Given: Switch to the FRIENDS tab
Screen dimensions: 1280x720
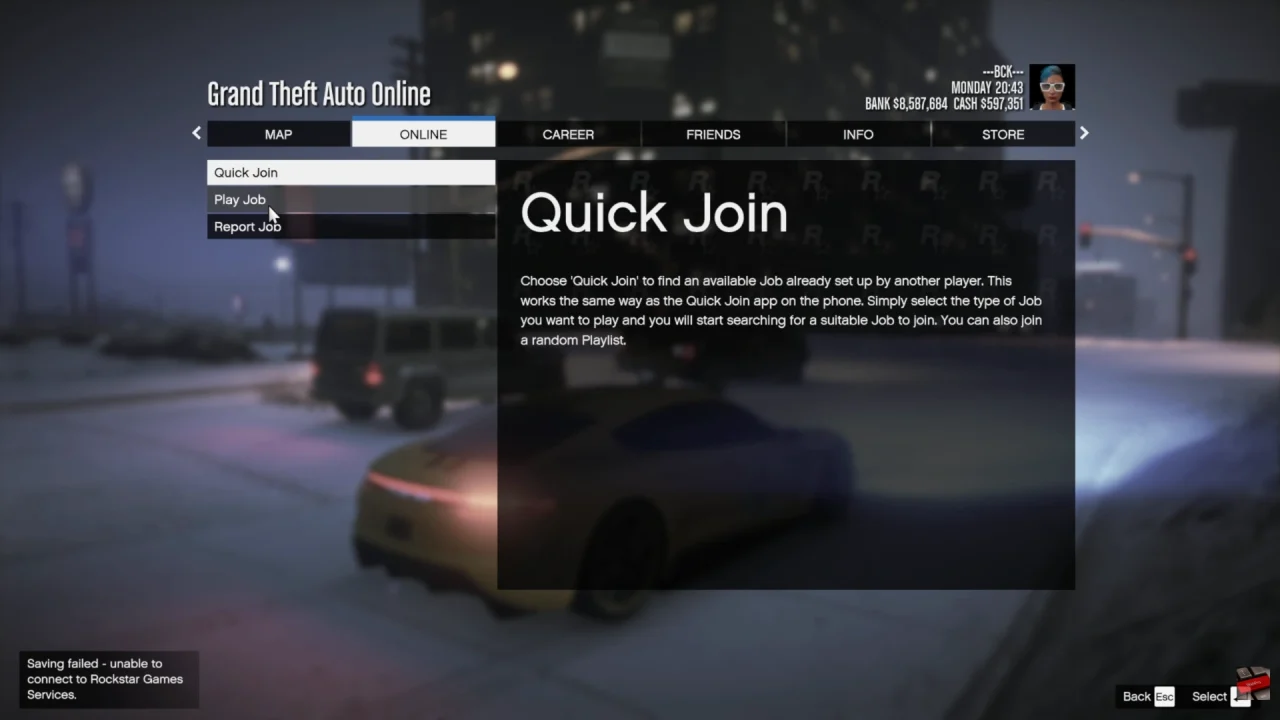Looking at the screenshot, I should 713,134.
